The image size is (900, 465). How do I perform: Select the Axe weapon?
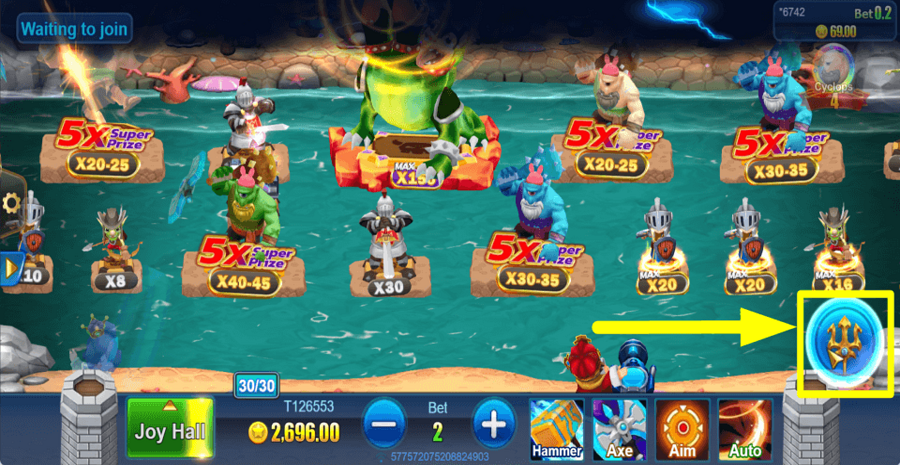coord(619,427)
